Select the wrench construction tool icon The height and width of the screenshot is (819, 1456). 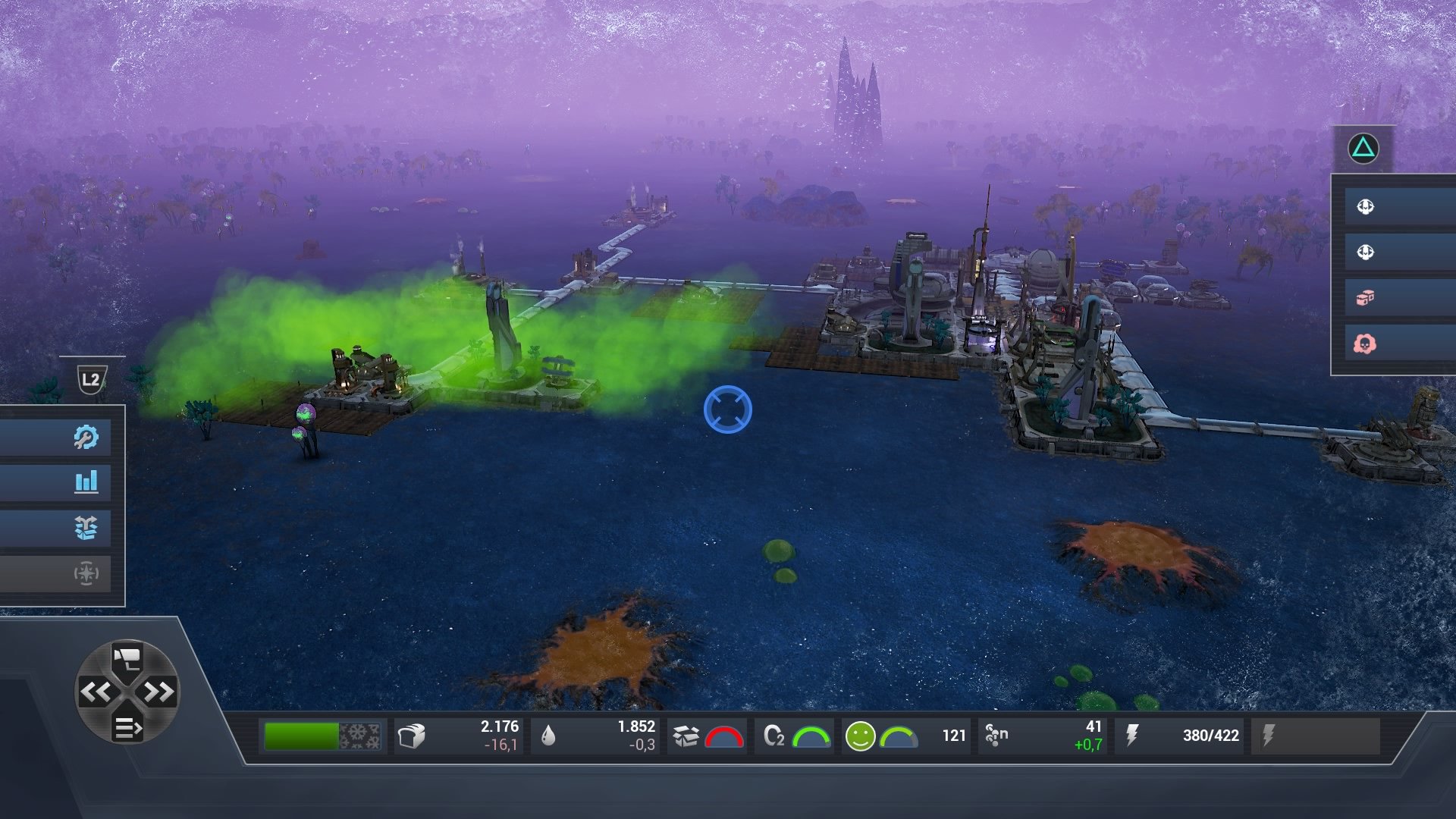(x=86, y=436)
